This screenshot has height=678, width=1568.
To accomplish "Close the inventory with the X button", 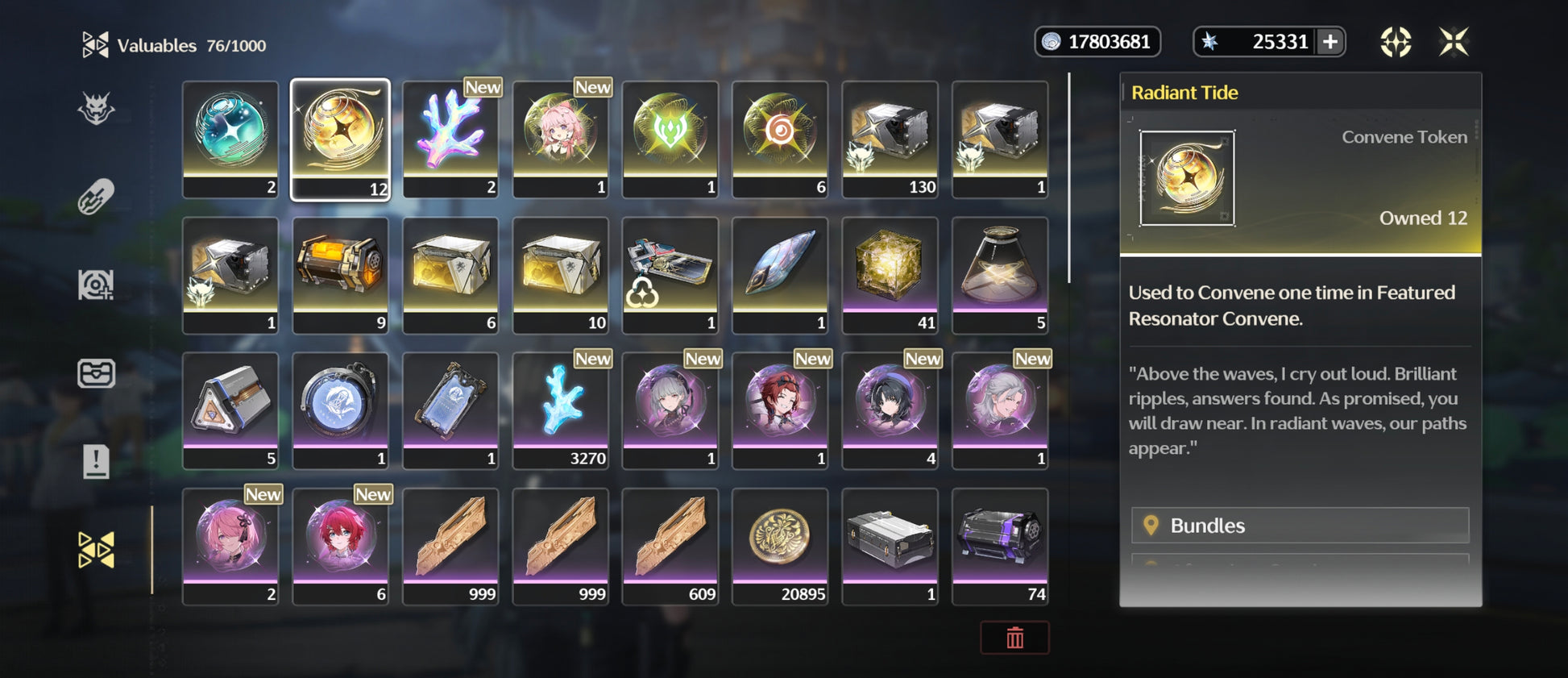I will 1454,42.
